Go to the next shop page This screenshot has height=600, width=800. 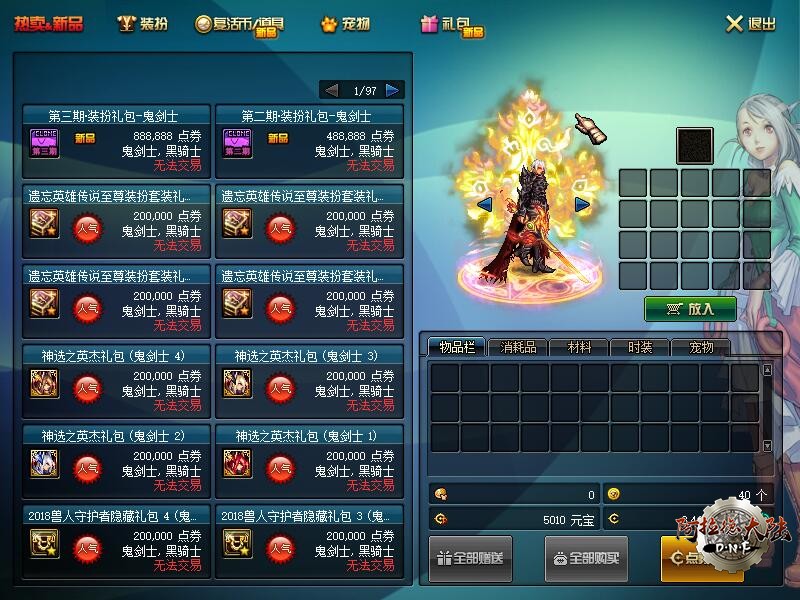394,90
